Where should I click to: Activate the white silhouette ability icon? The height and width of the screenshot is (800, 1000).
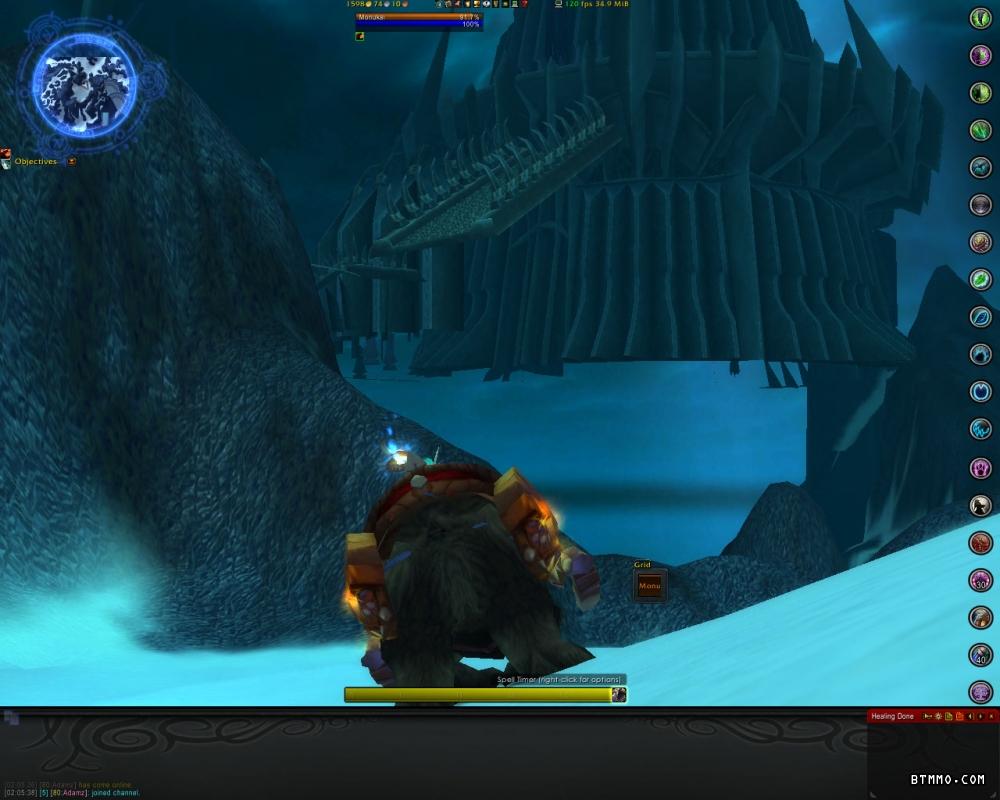click(981, 506)
